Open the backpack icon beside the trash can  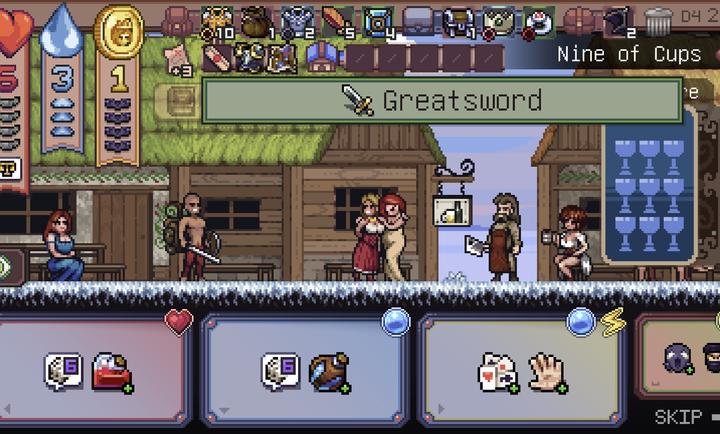tap(580, 19)
